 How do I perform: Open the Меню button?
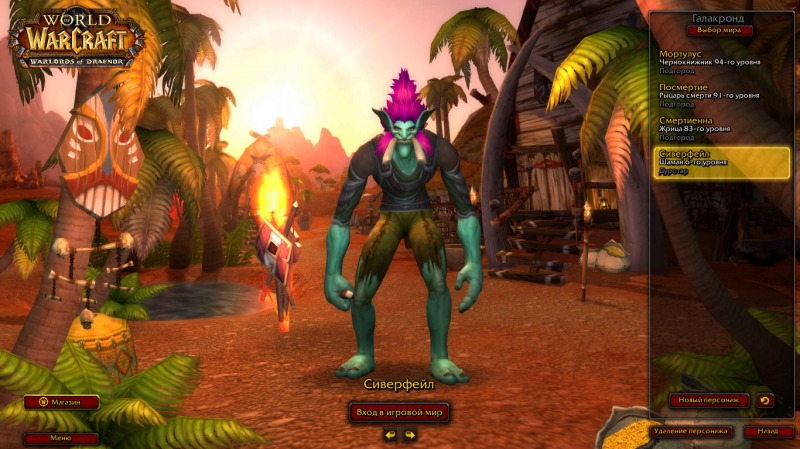61,438
